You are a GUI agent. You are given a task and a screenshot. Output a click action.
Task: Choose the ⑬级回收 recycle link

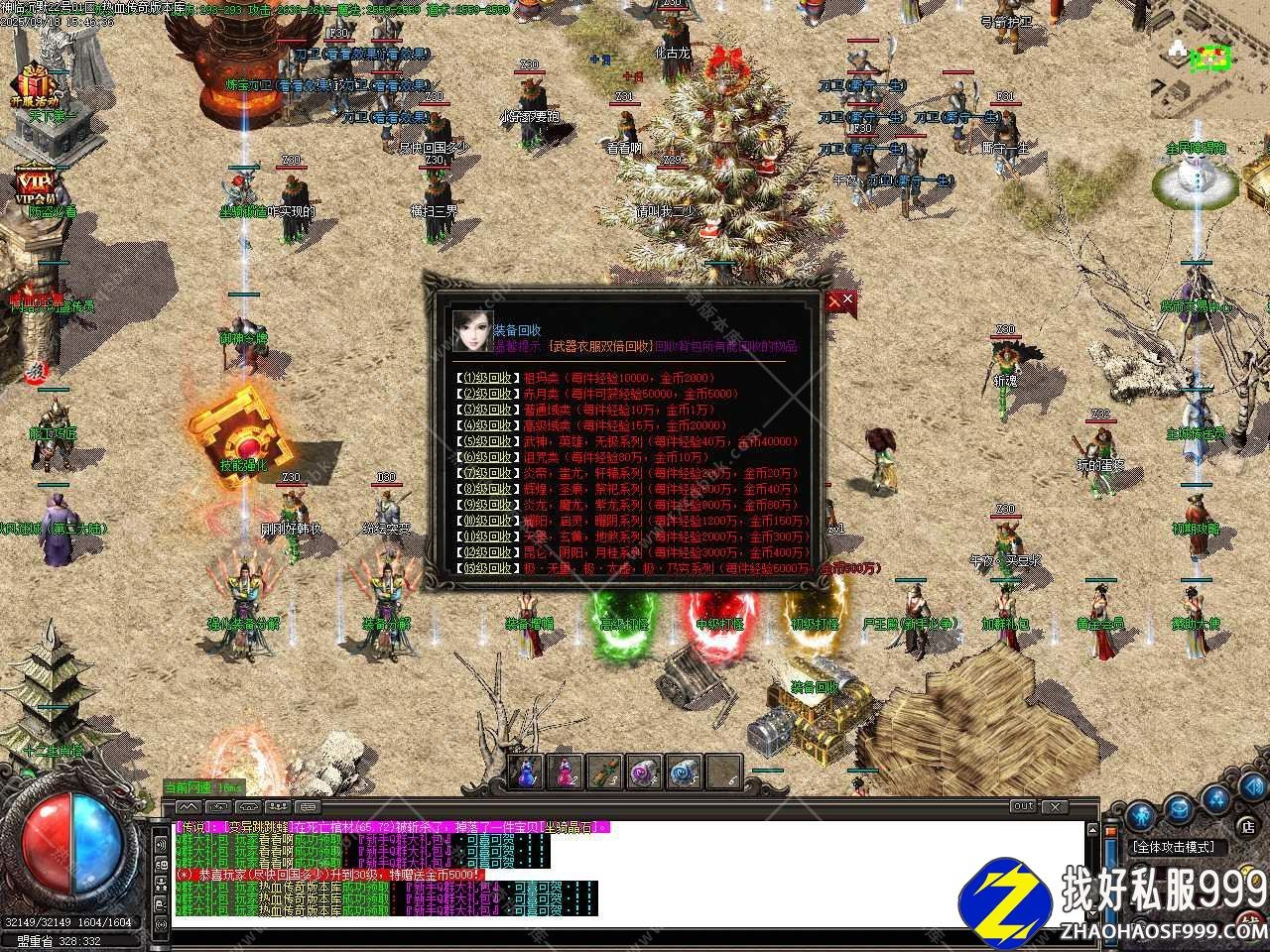[x=485, y=568]
